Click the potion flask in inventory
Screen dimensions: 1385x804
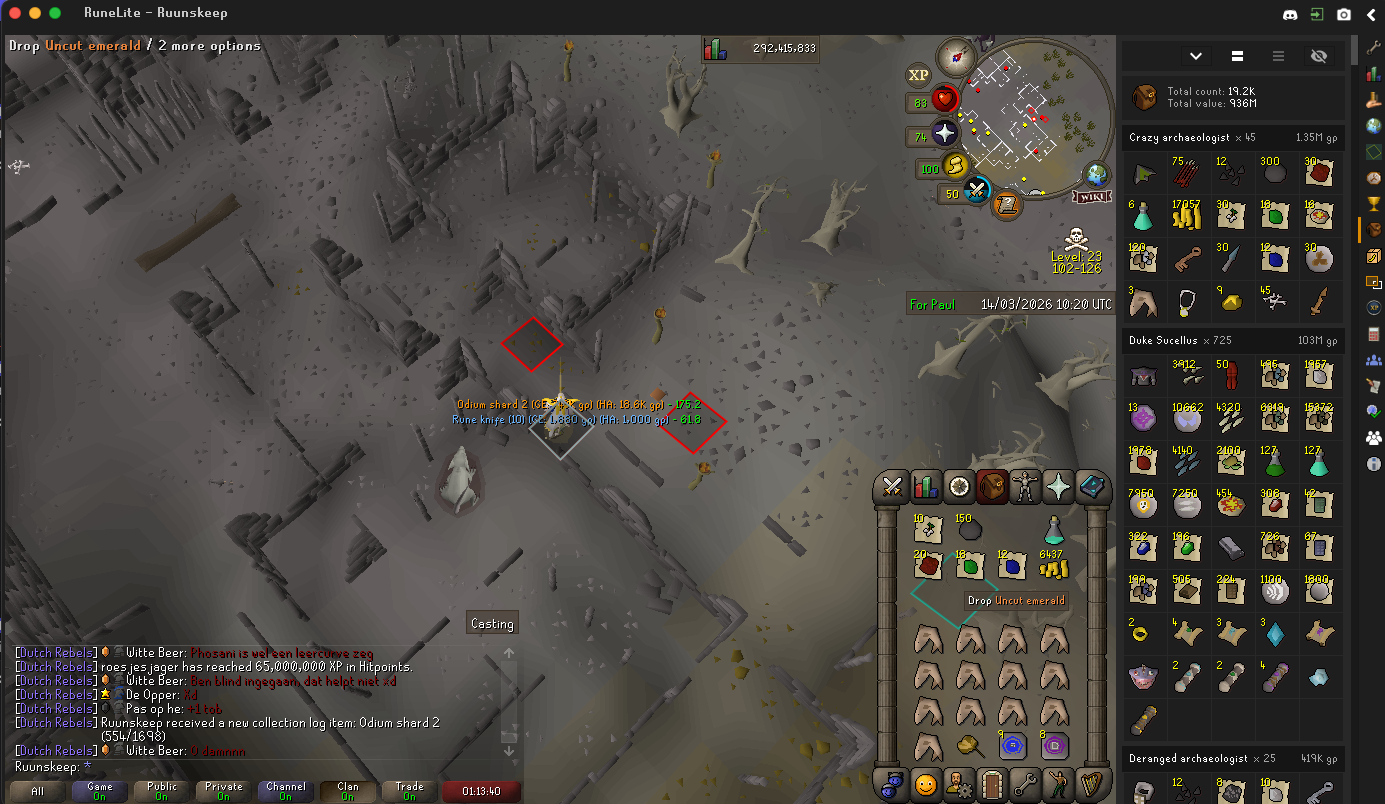1053,530
